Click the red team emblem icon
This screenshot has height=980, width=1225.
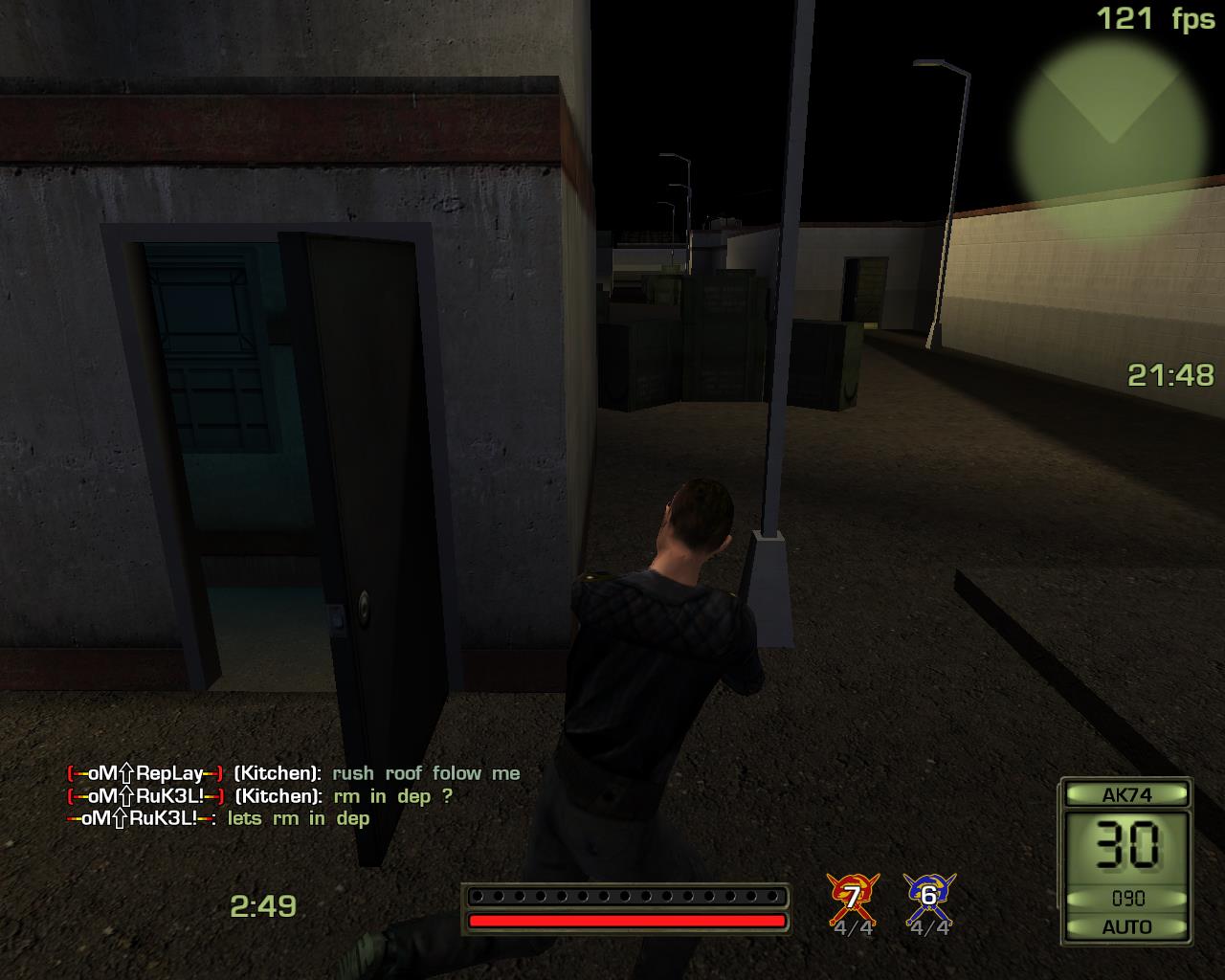pos(851,897)
